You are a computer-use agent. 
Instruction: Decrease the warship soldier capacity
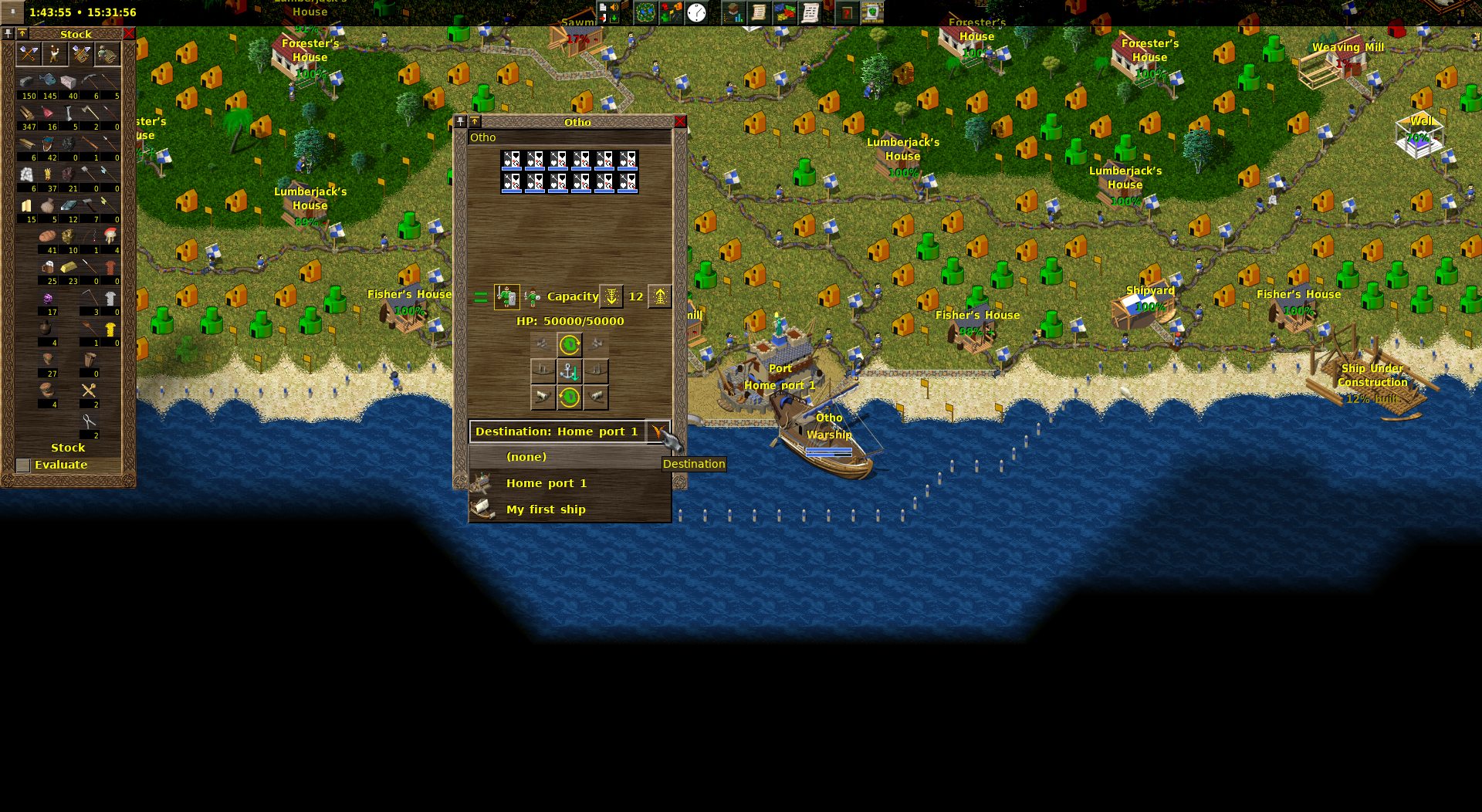(611, 296)
